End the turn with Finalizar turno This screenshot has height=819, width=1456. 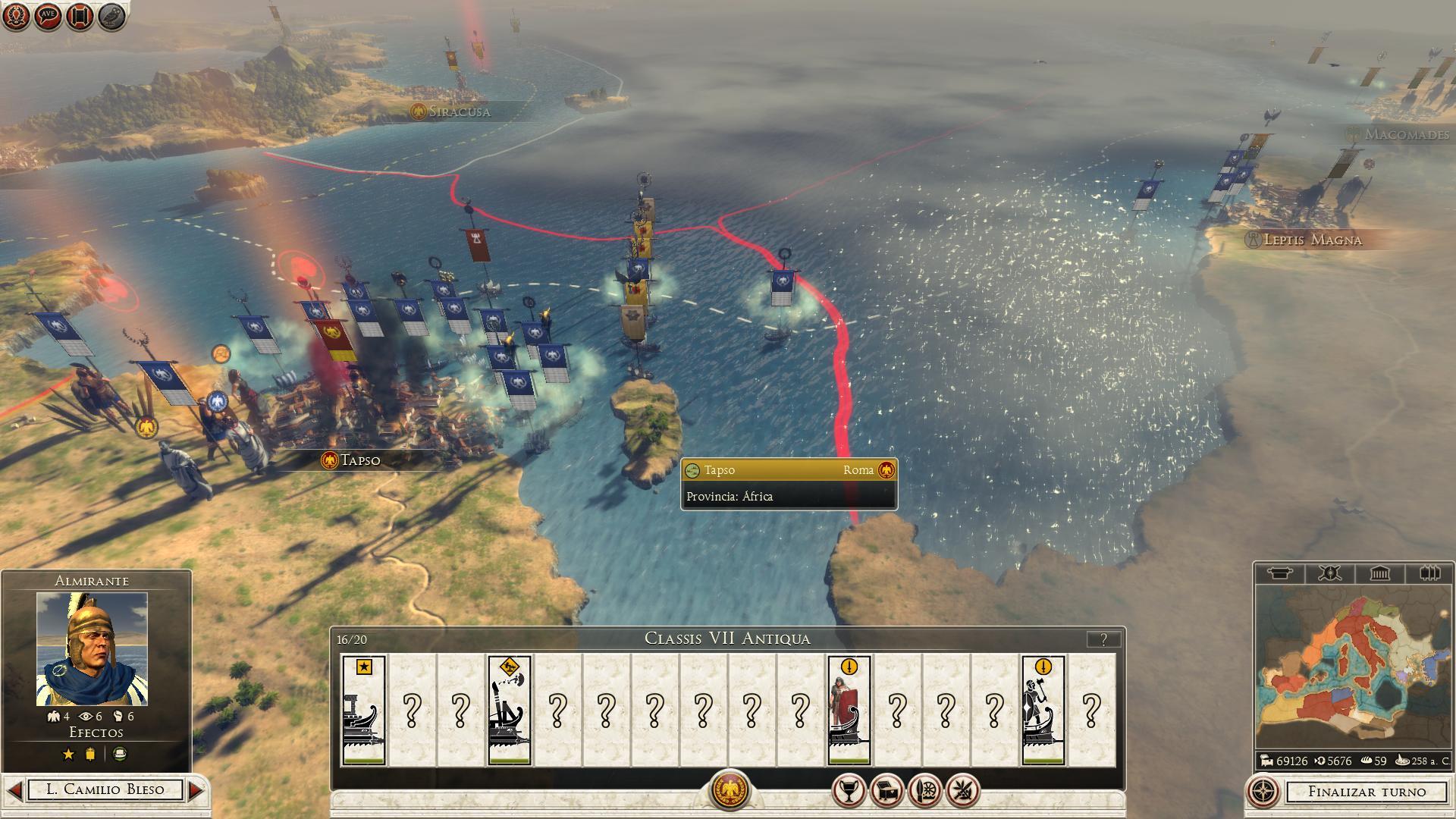click(x=1367, y=792)
